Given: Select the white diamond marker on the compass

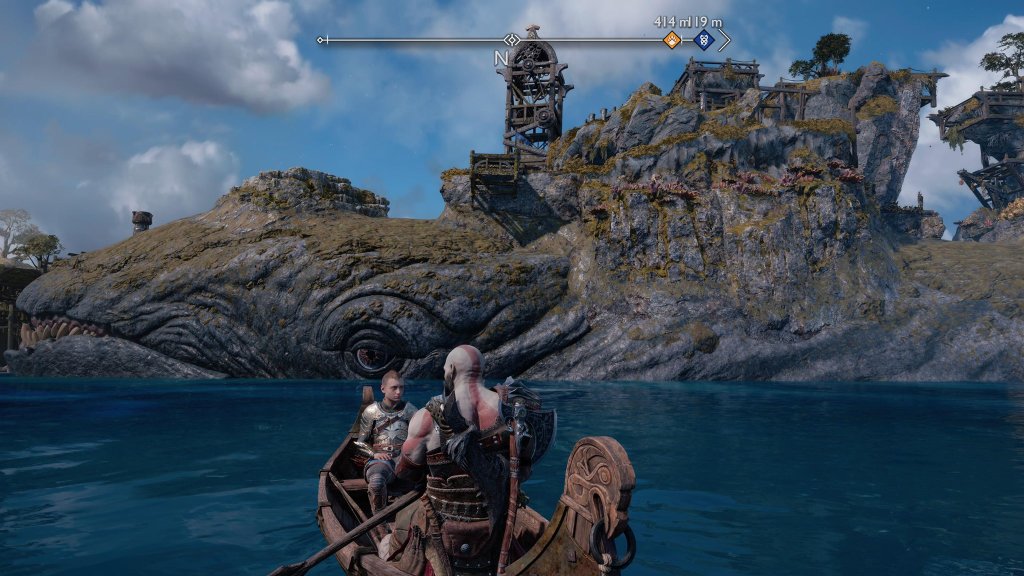Looking at the screenshot, I should pyautogui.click(x=512, y=40).
